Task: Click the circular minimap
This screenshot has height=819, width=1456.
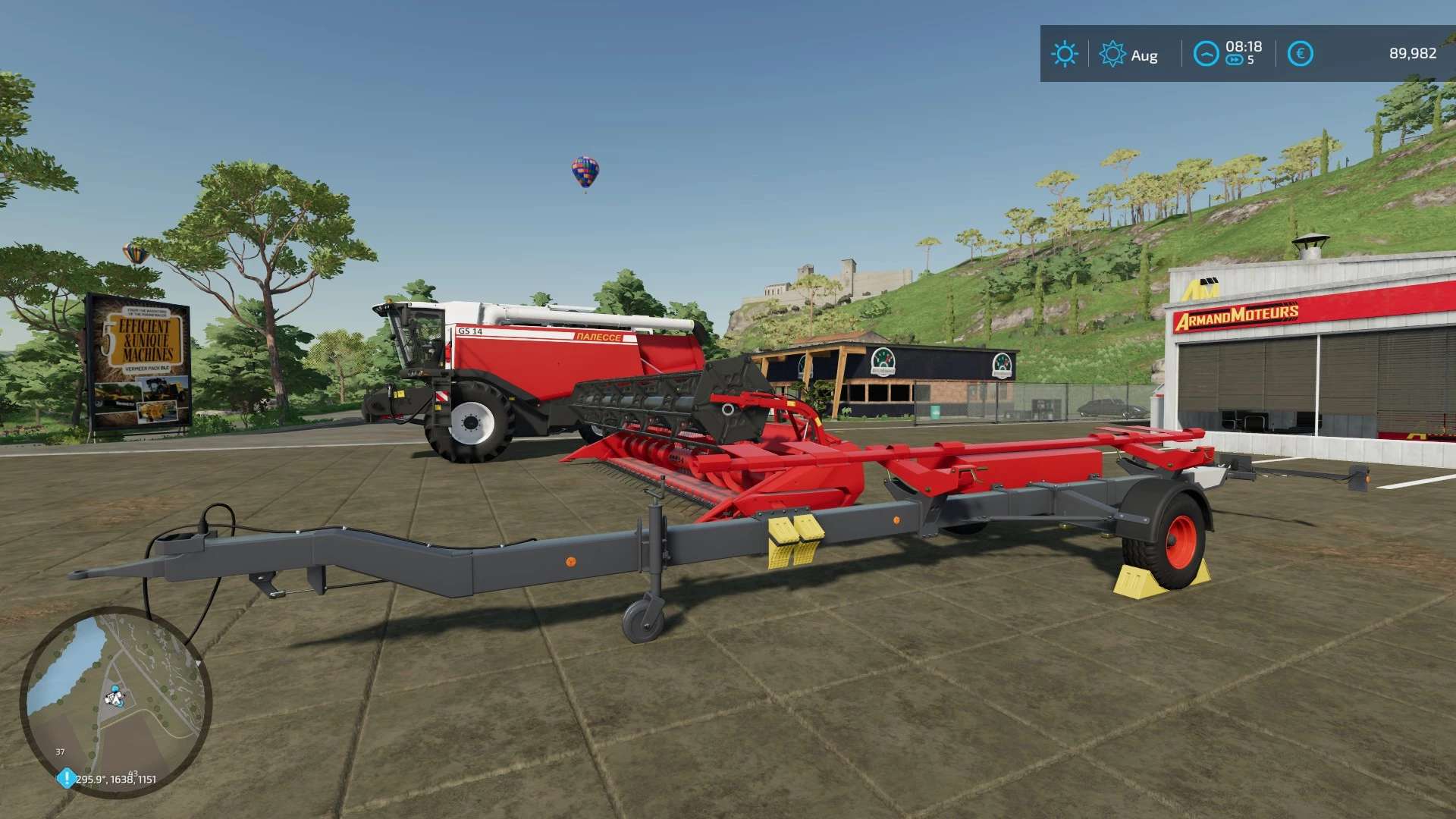Action: [115, 701]
